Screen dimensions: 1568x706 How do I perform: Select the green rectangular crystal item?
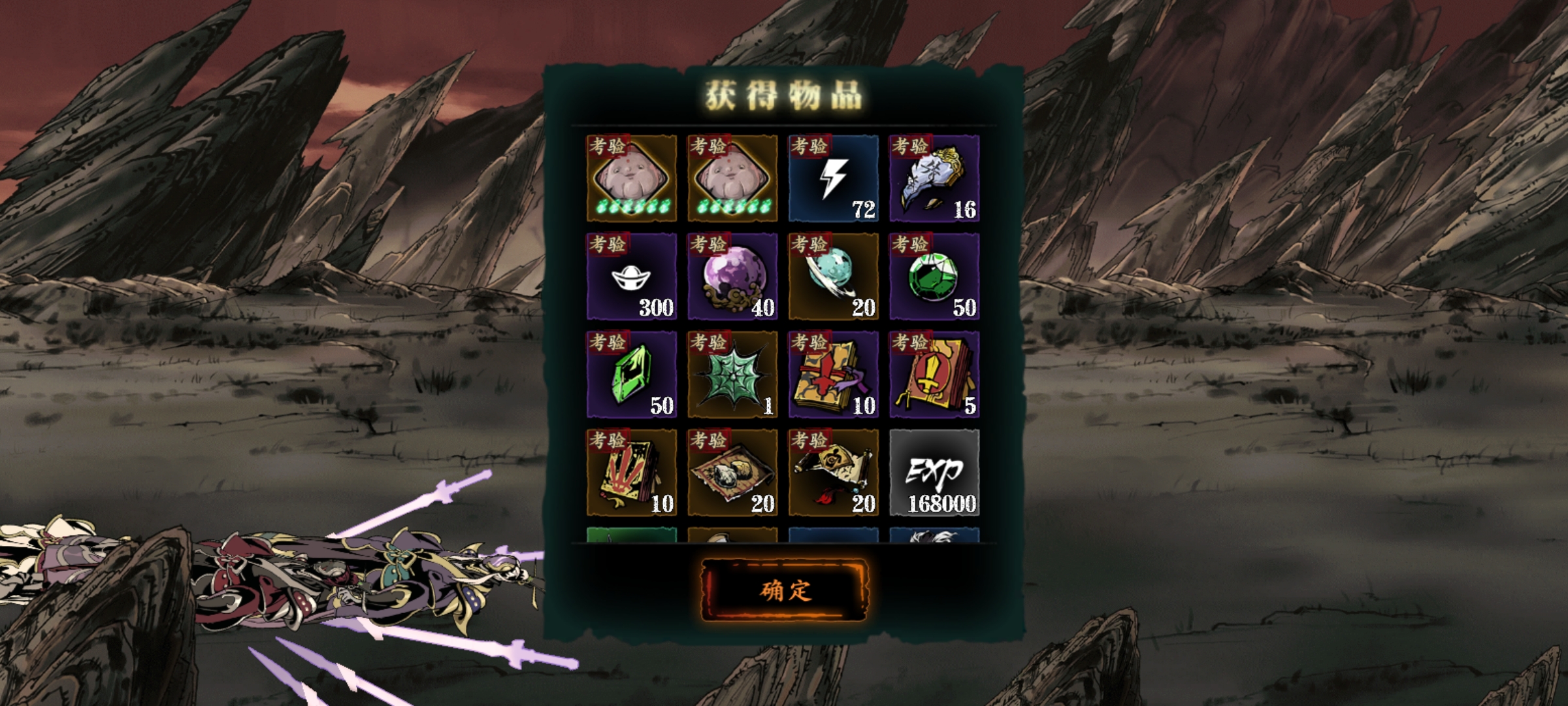tap(631, 375)
